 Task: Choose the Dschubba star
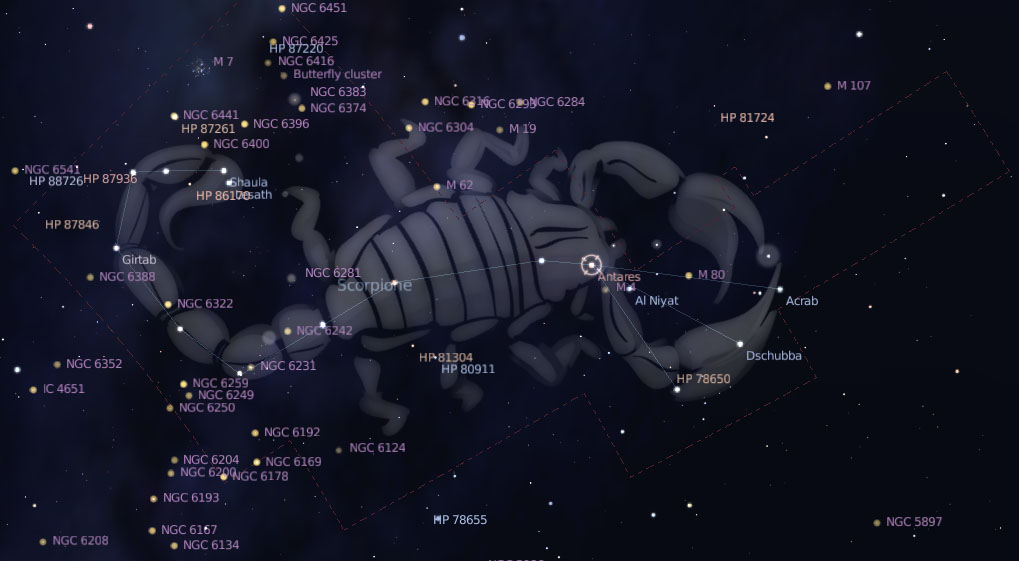coord(740,344)
